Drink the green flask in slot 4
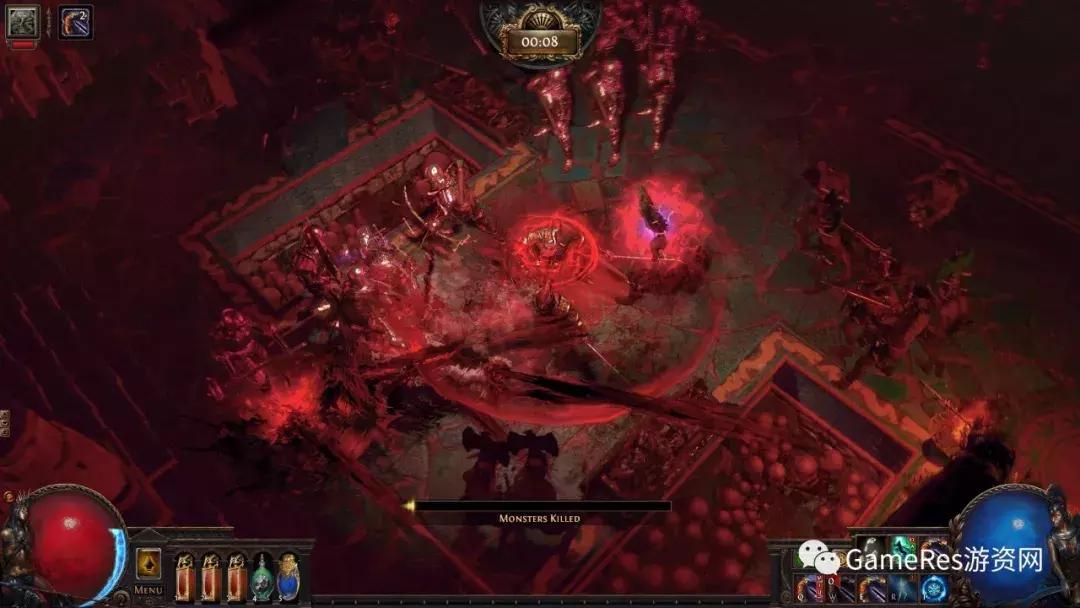The height and width of the screenshot is (608, 1080). coord(262,577)
